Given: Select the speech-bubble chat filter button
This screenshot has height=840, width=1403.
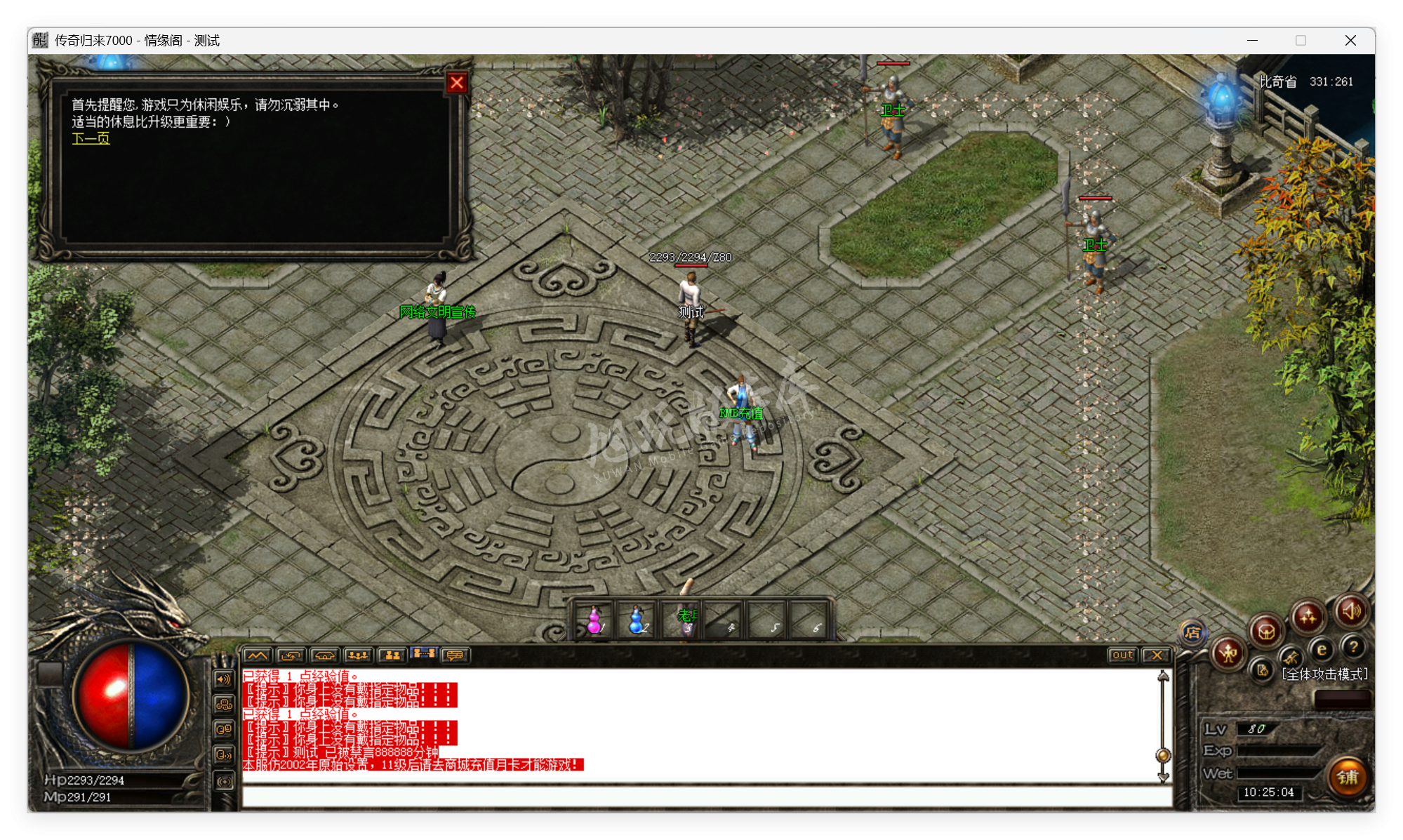Looking at the screenshot, I should coord(457,655).
